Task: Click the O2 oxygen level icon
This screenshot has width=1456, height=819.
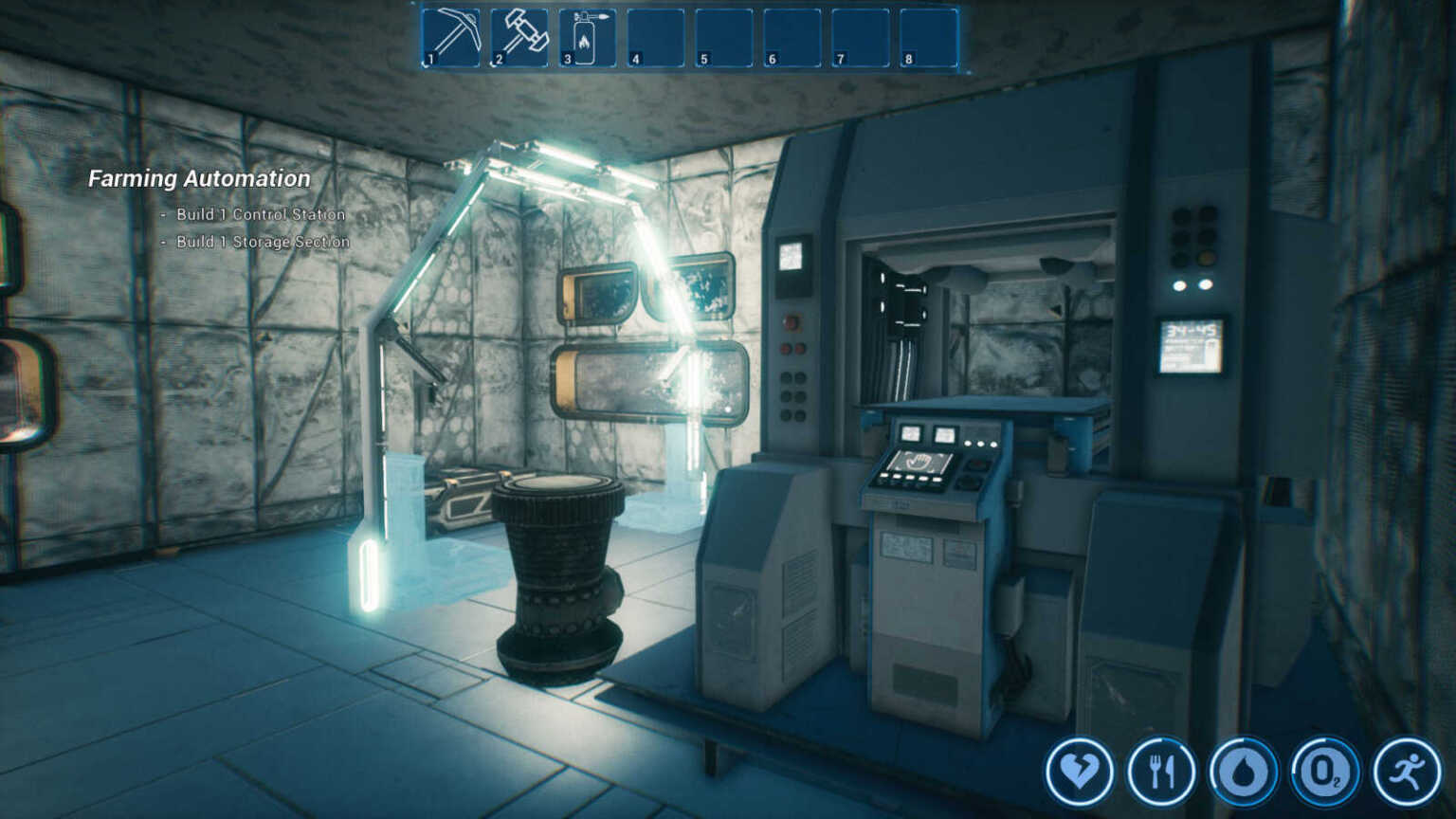Action: point(1324,772)
